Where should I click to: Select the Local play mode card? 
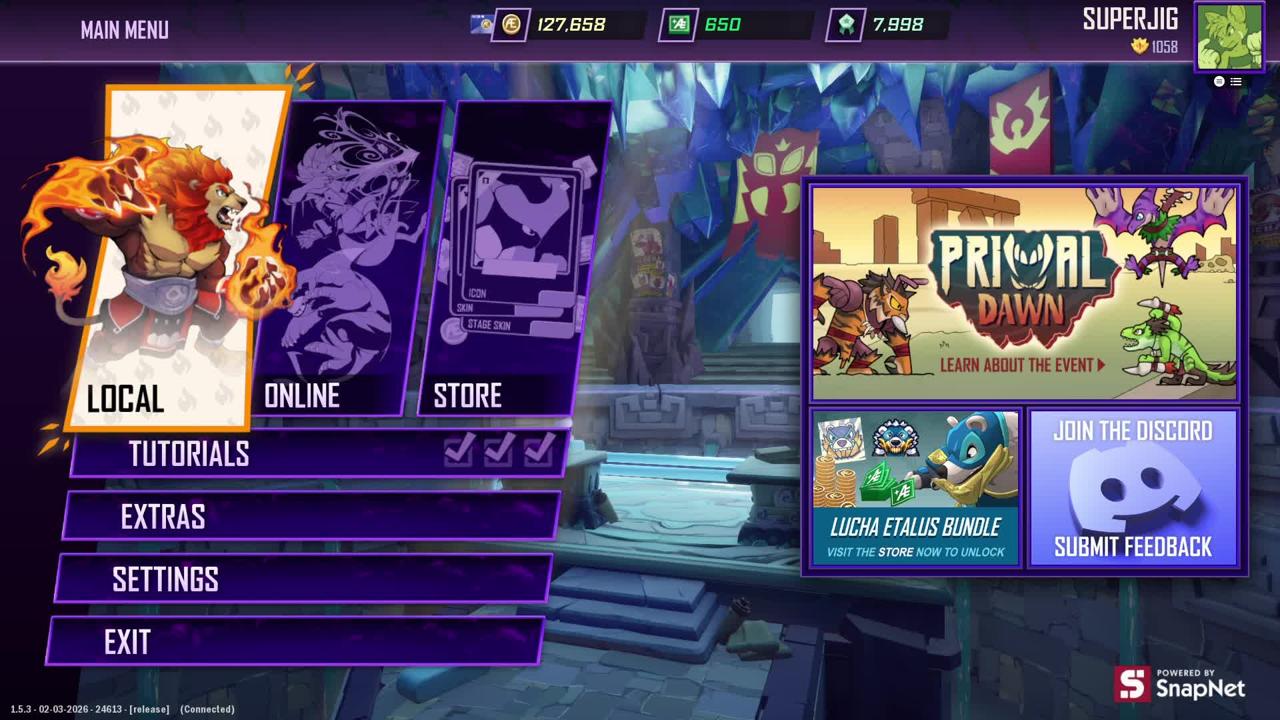point(170,260)
